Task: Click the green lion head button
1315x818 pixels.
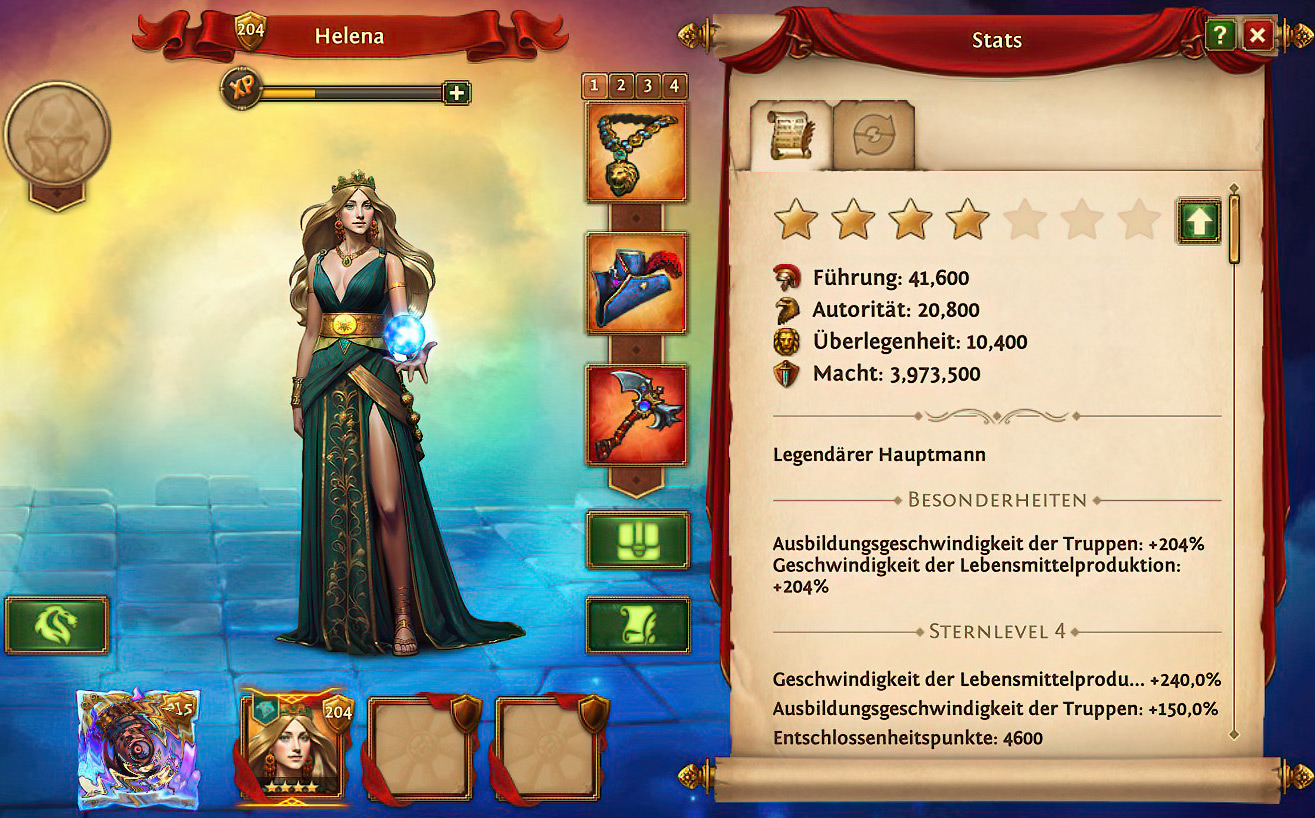Action: coord(56,625)
